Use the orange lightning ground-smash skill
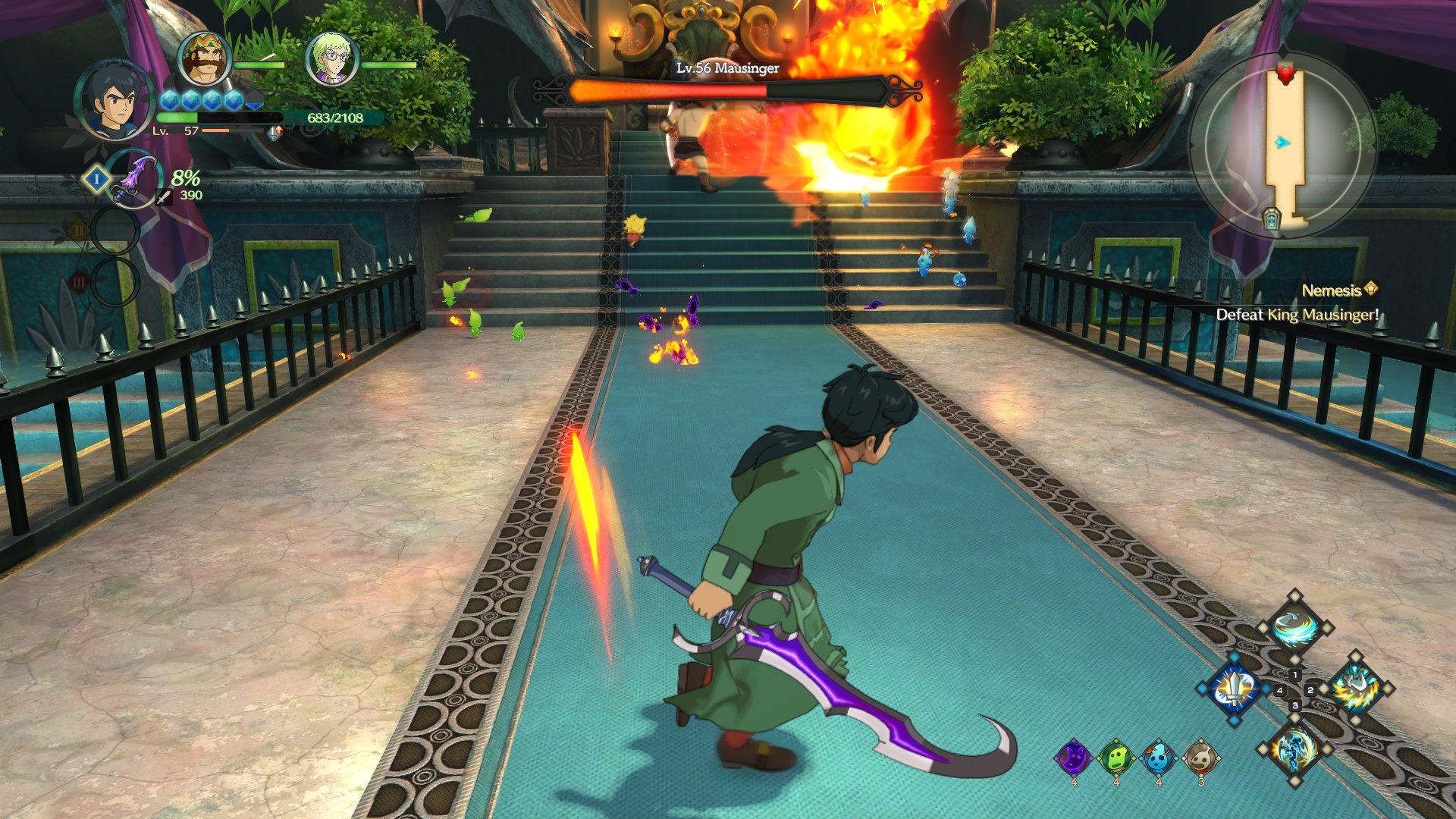 click(x=1356, y=689)
